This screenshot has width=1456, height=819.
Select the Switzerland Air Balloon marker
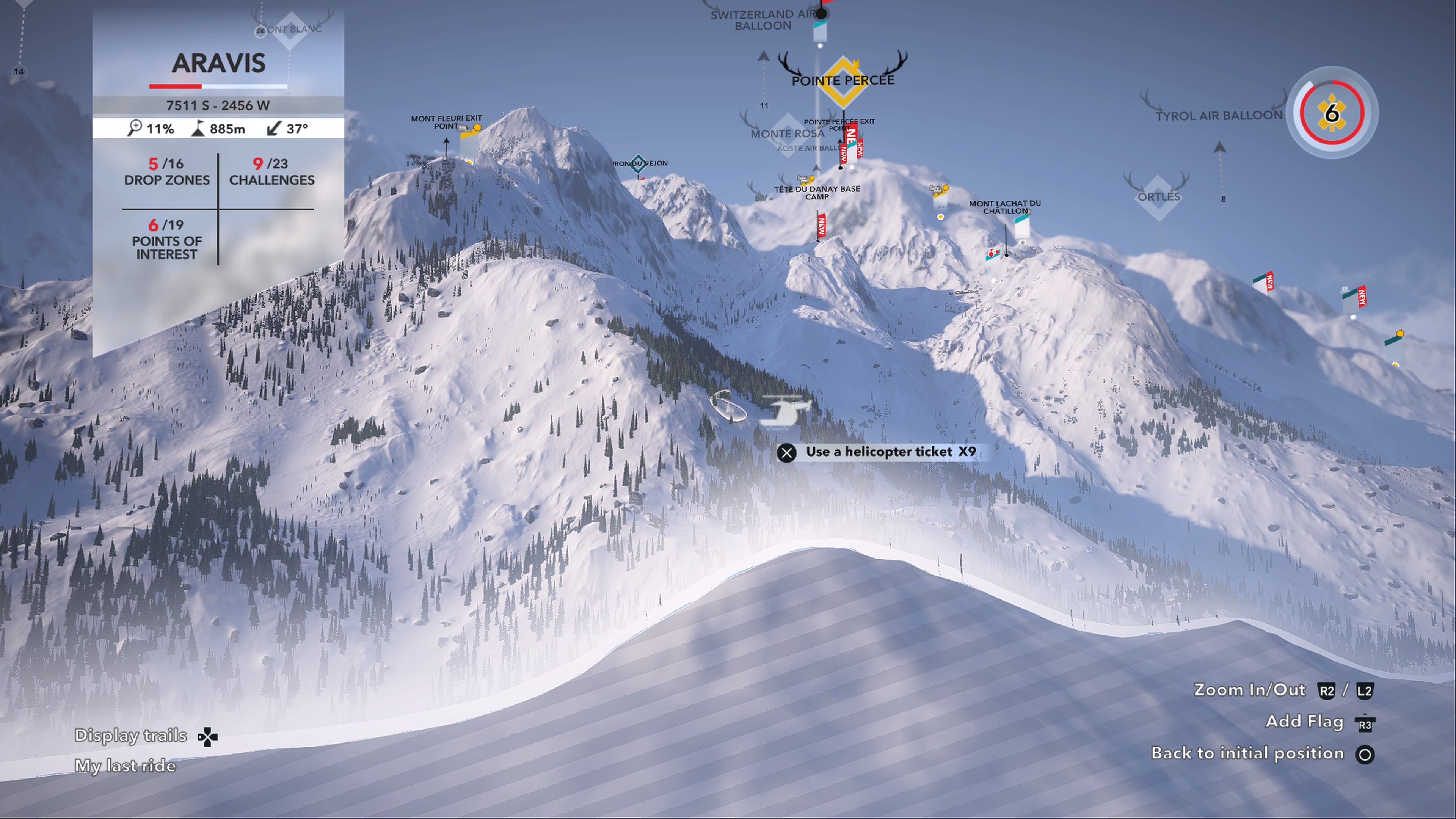(763, 20)
